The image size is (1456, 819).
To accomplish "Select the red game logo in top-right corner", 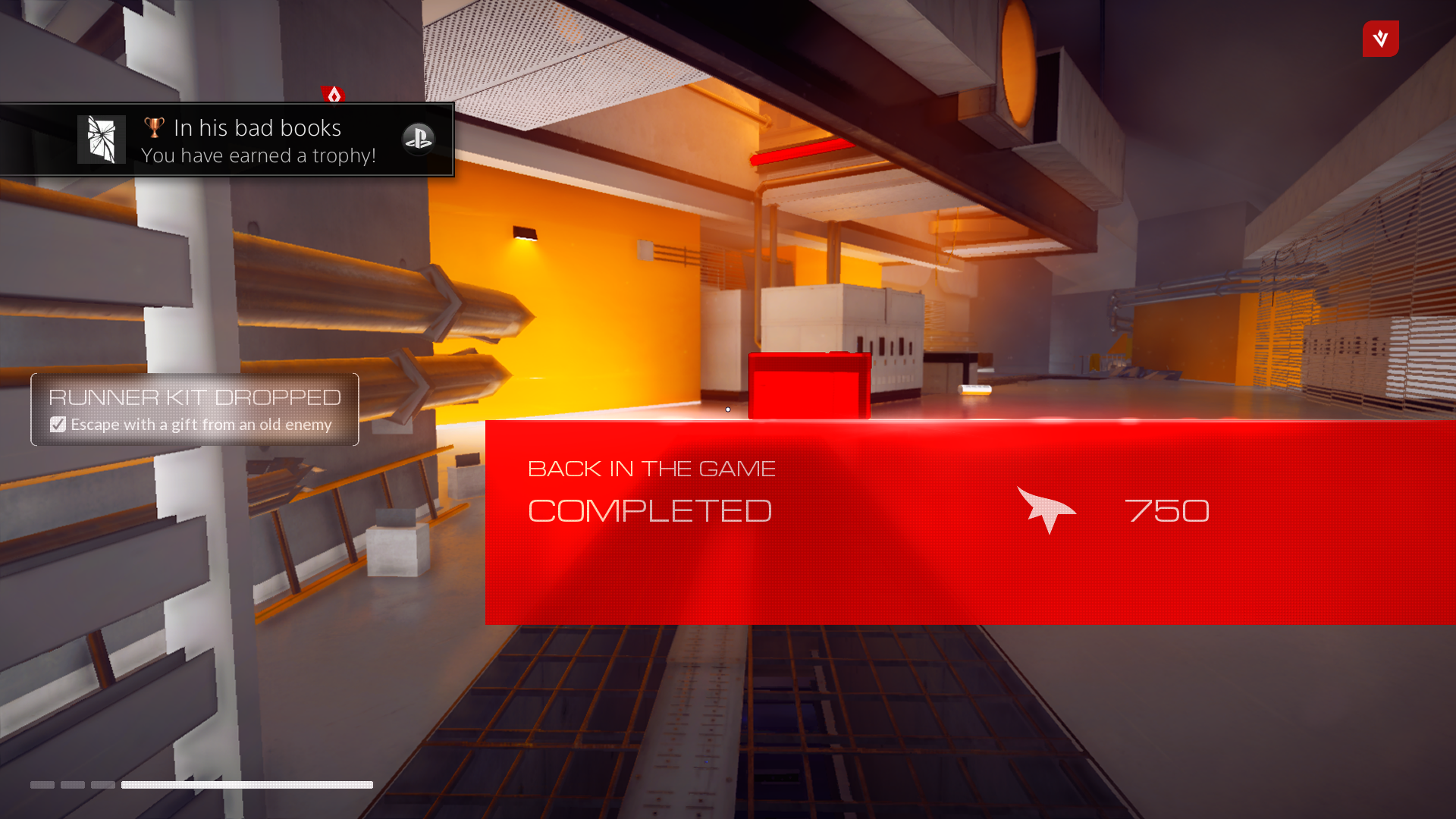I will click(x=1380, y=39).
